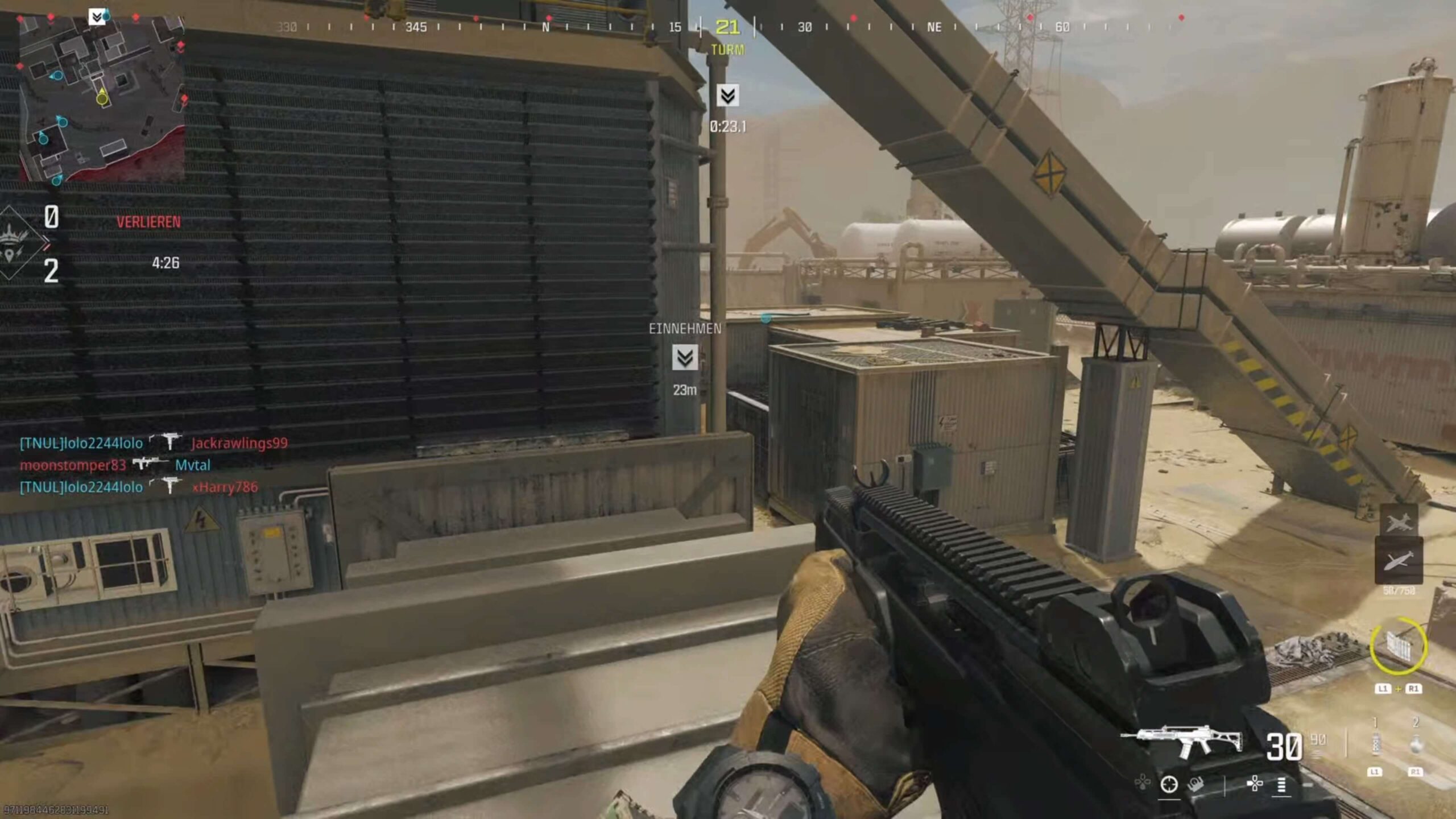
Task: Click the objective icon above the minimap
Action: 97,17
